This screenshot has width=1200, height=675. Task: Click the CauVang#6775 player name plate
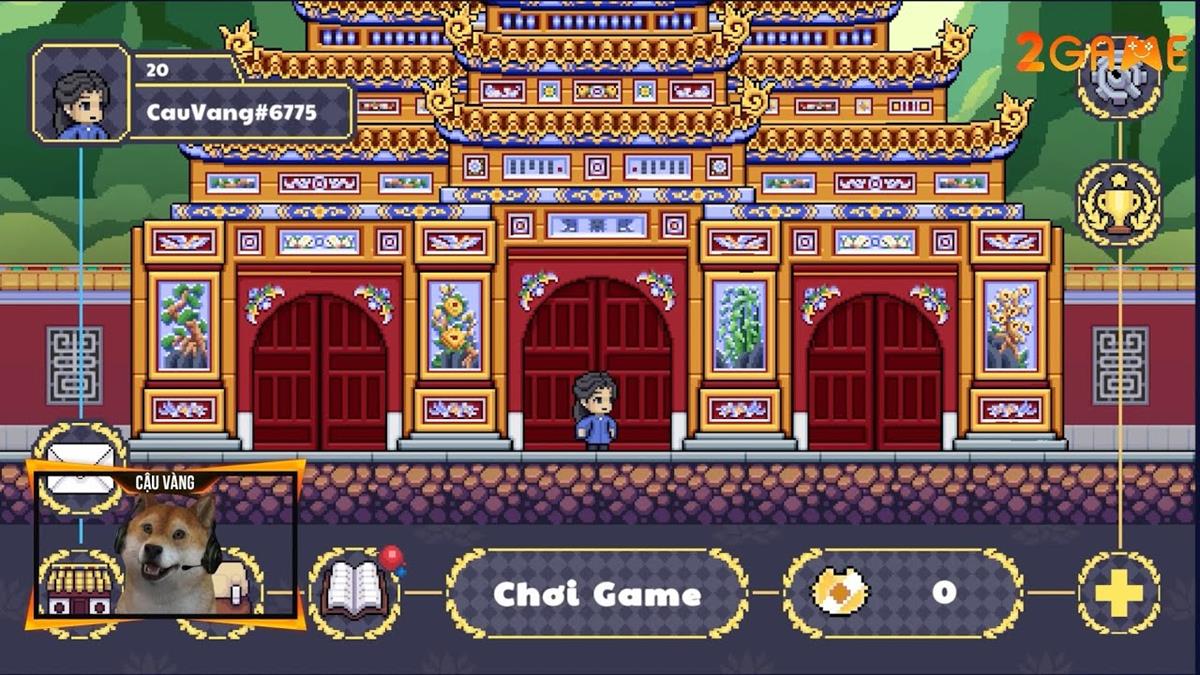231,112
